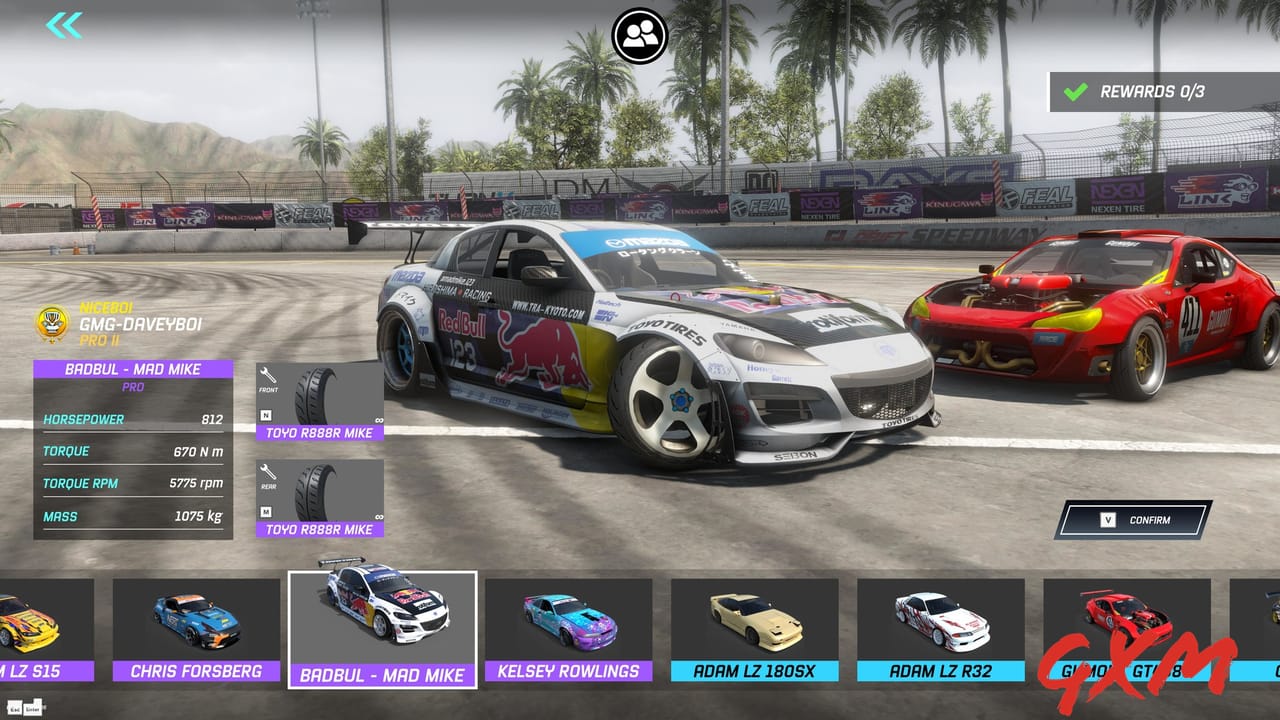Screen dimensions: 1280x720
Task: Open the front tire tuning wrench icon
Action: click(x=268, y=374)
